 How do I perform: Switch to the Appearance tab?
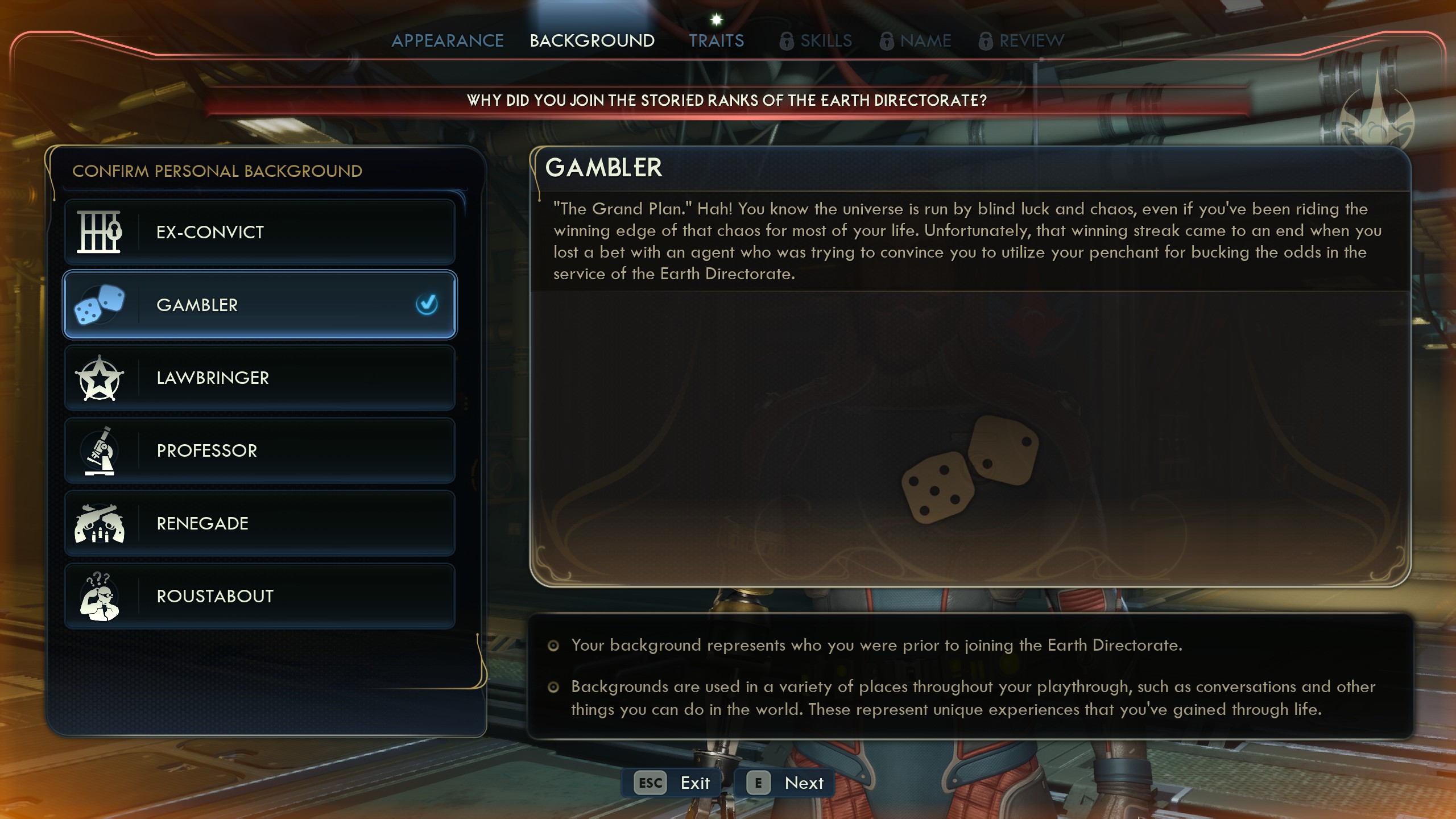point(449,40)
